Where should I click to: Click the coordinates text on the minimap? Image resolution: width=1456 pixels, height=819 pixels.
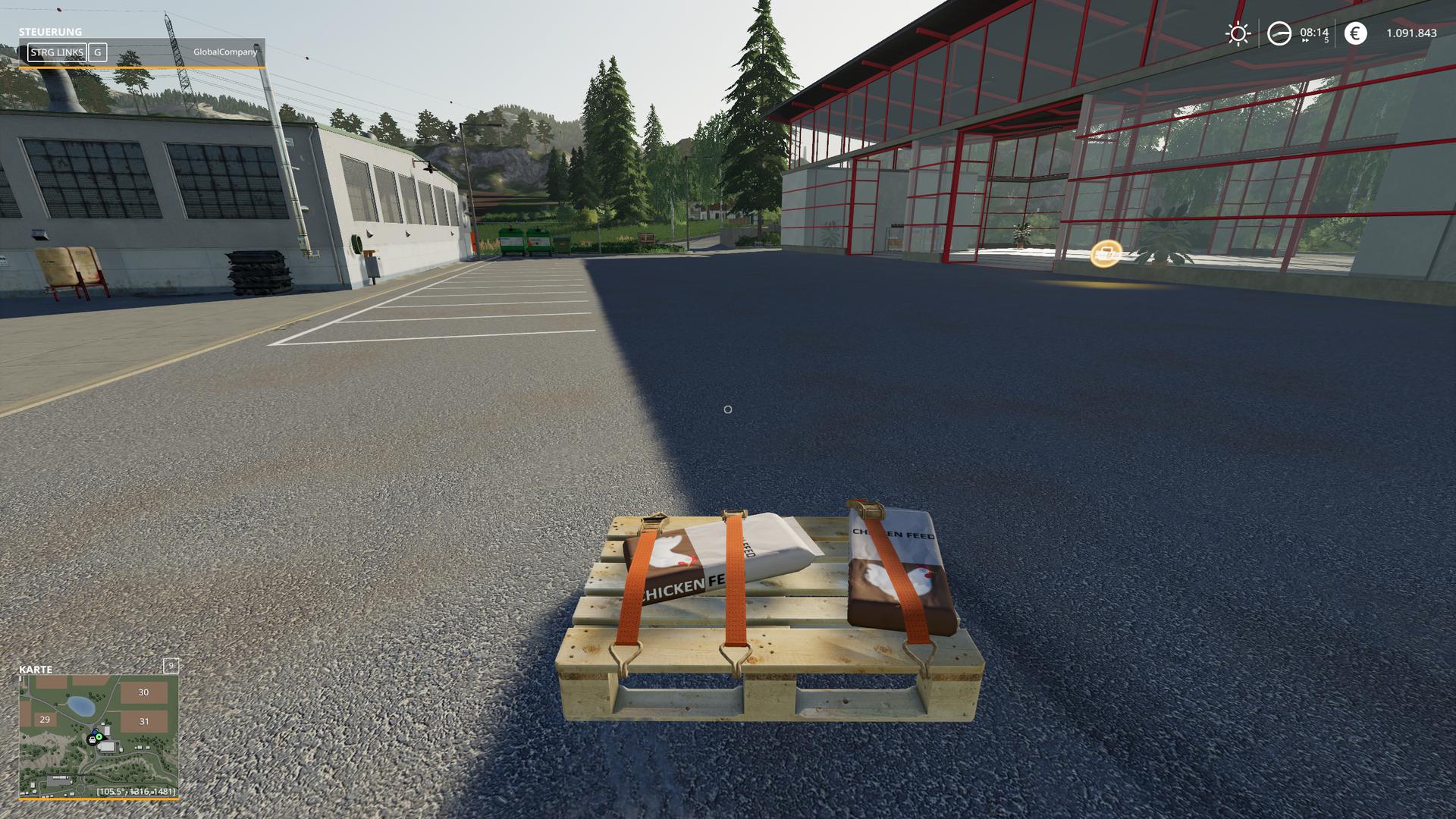(136, 792)
